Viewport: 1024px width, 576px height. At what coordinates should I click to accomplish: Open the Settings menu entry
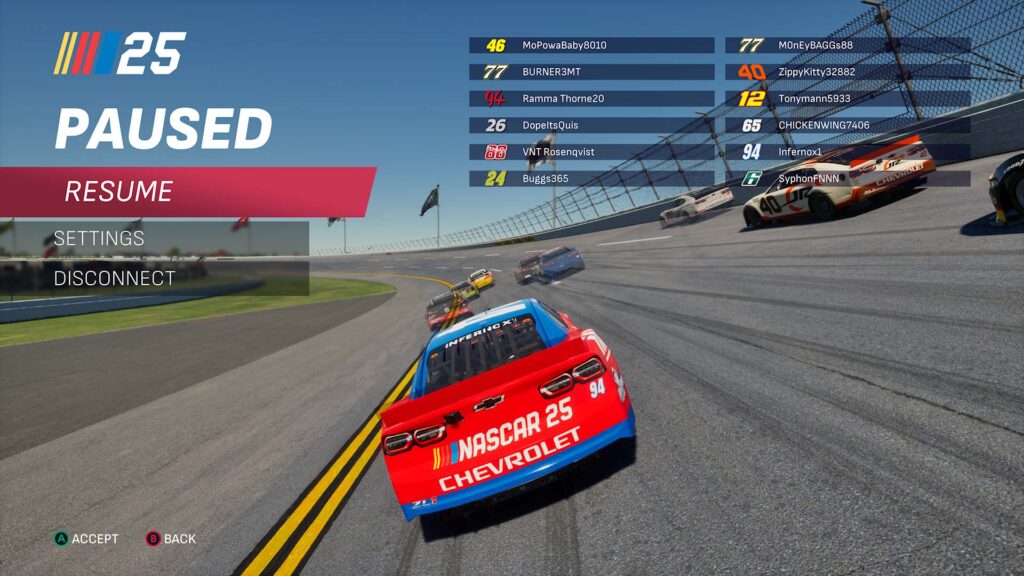(155, 238)
